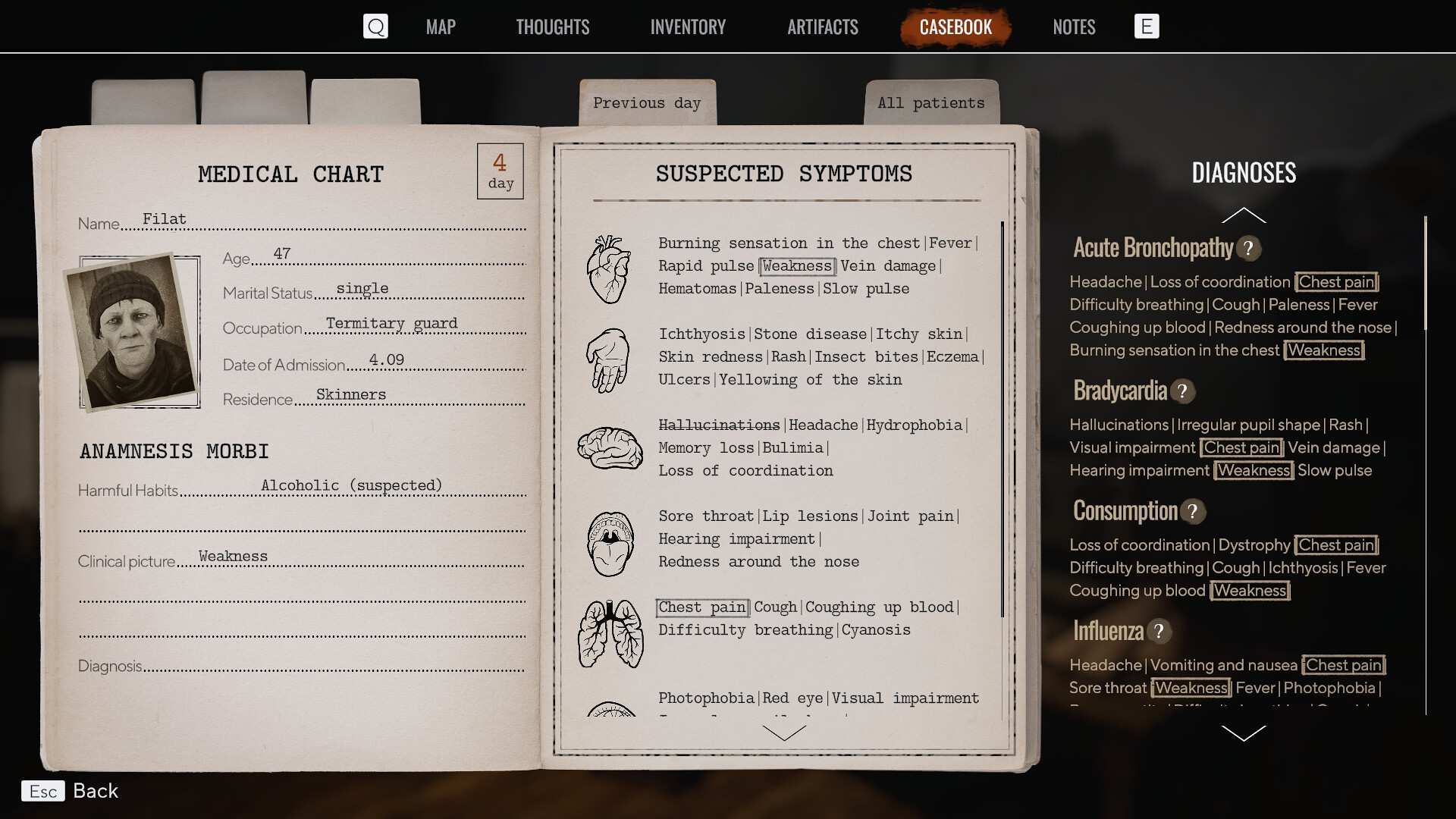Select the Headache symptom in the brain row
This screenshot has width=1456, height=819.
823,425
